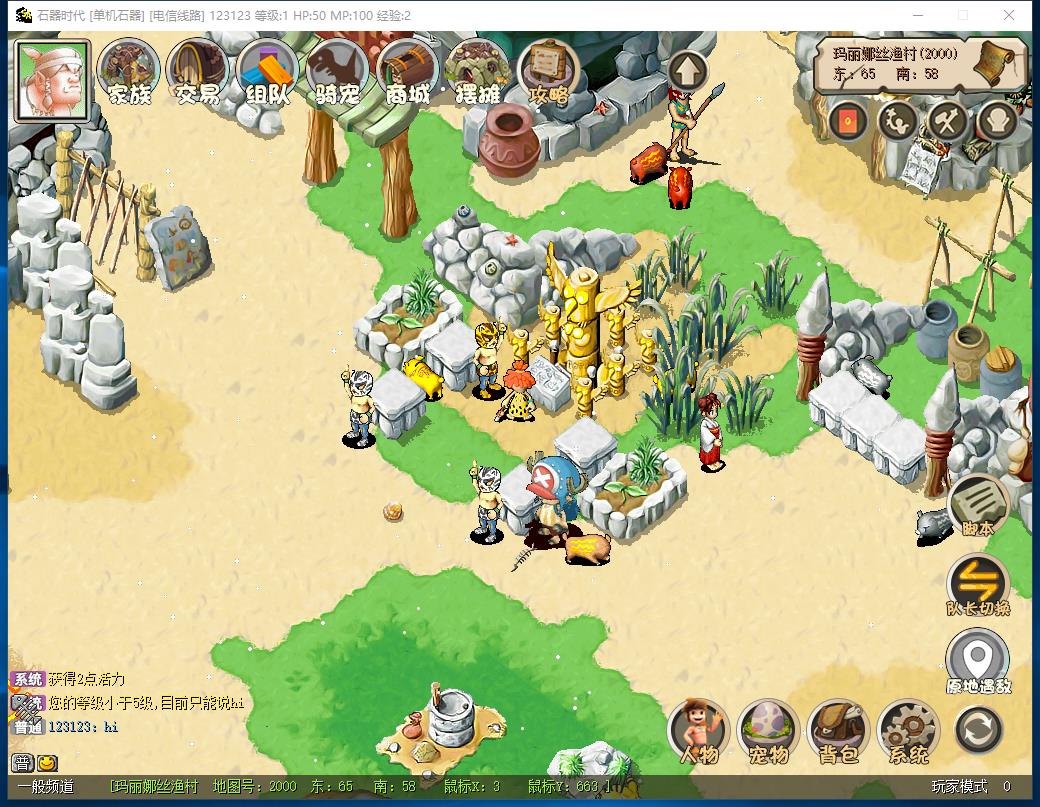Open the 家族 (family) menu
This screenshot has width=1040, height=807.
(x=129, y=72)
